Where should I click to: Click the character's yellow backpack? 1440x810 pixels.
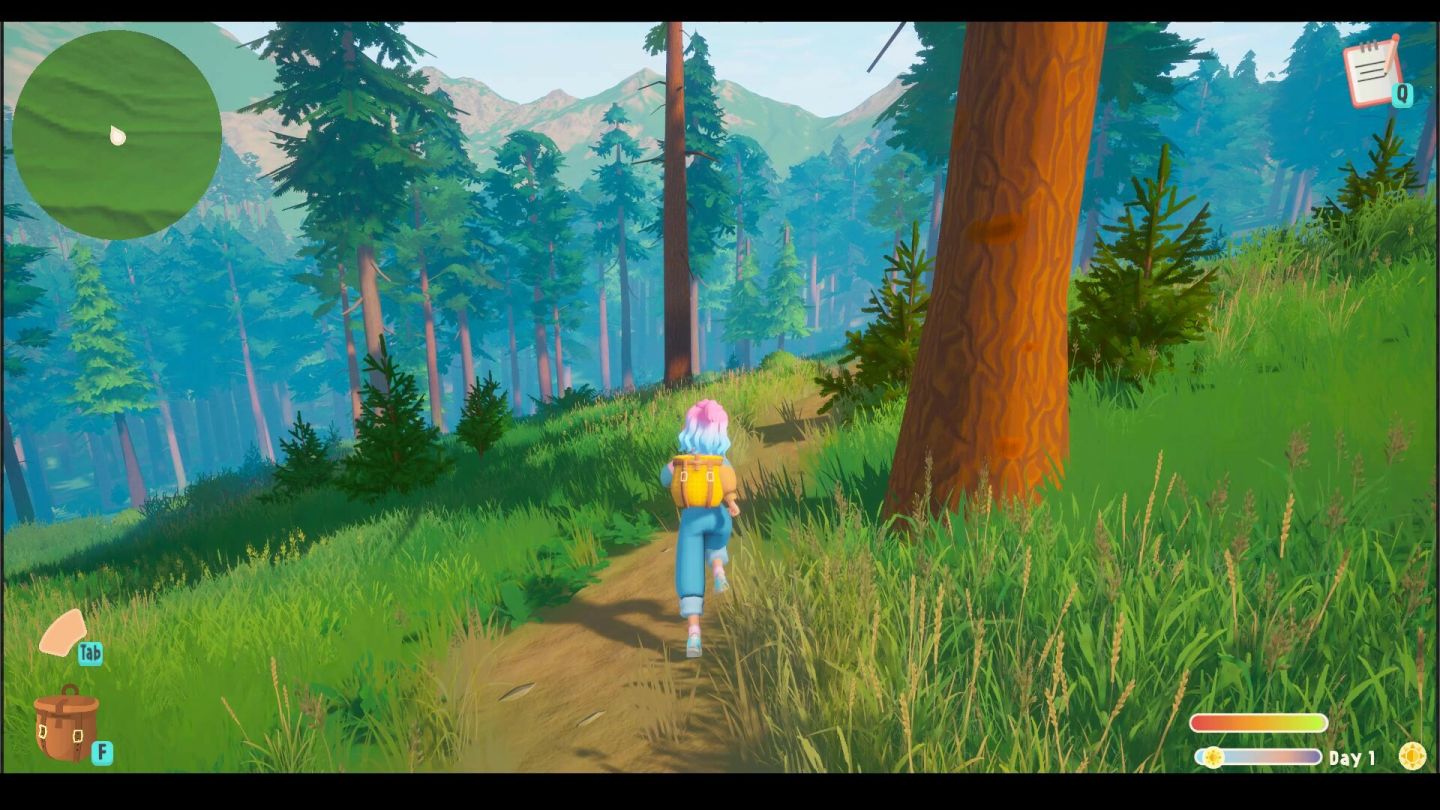coord(700,478)
